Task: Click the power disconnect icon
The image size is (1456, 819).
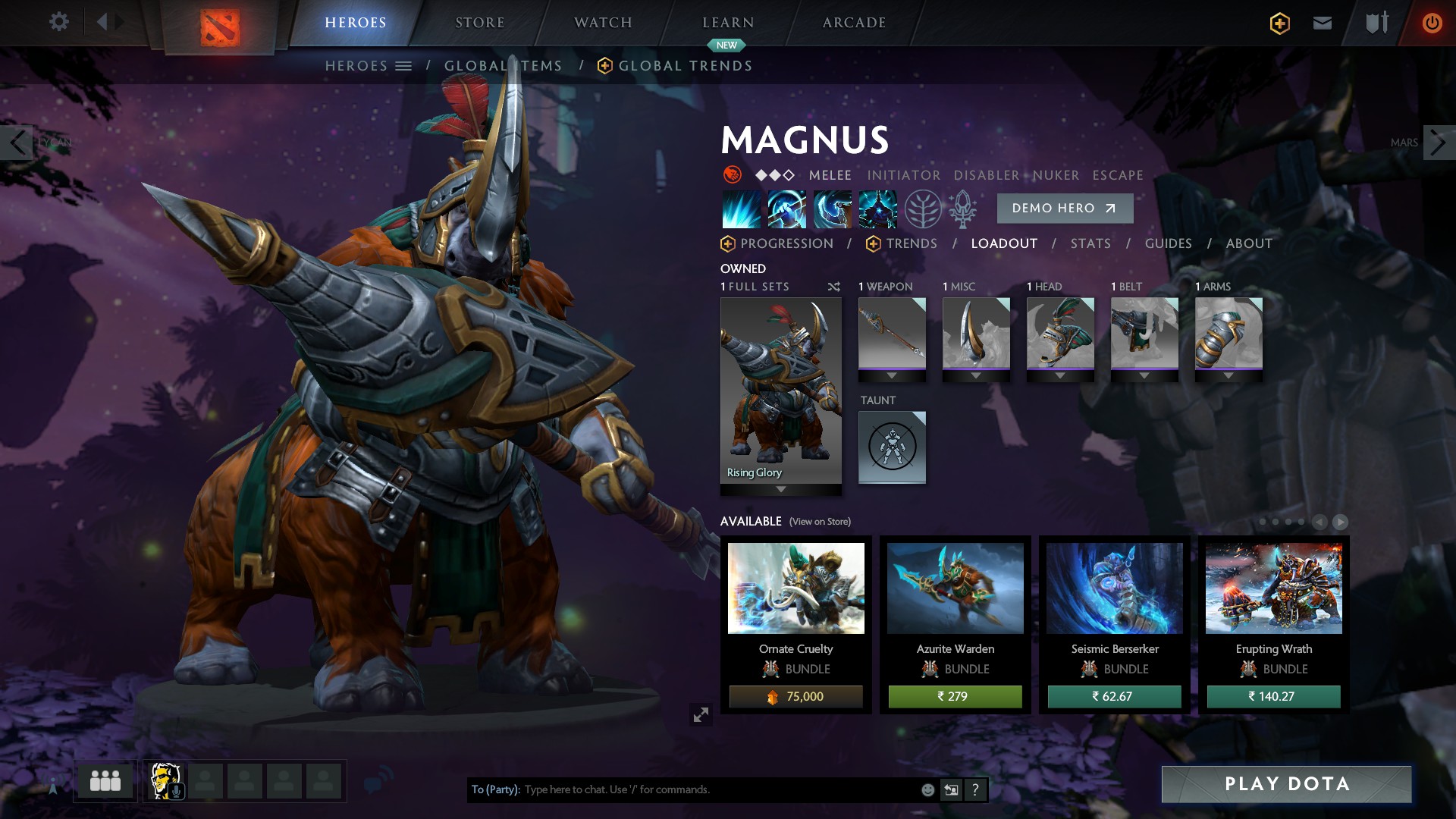Action: 1430,22
